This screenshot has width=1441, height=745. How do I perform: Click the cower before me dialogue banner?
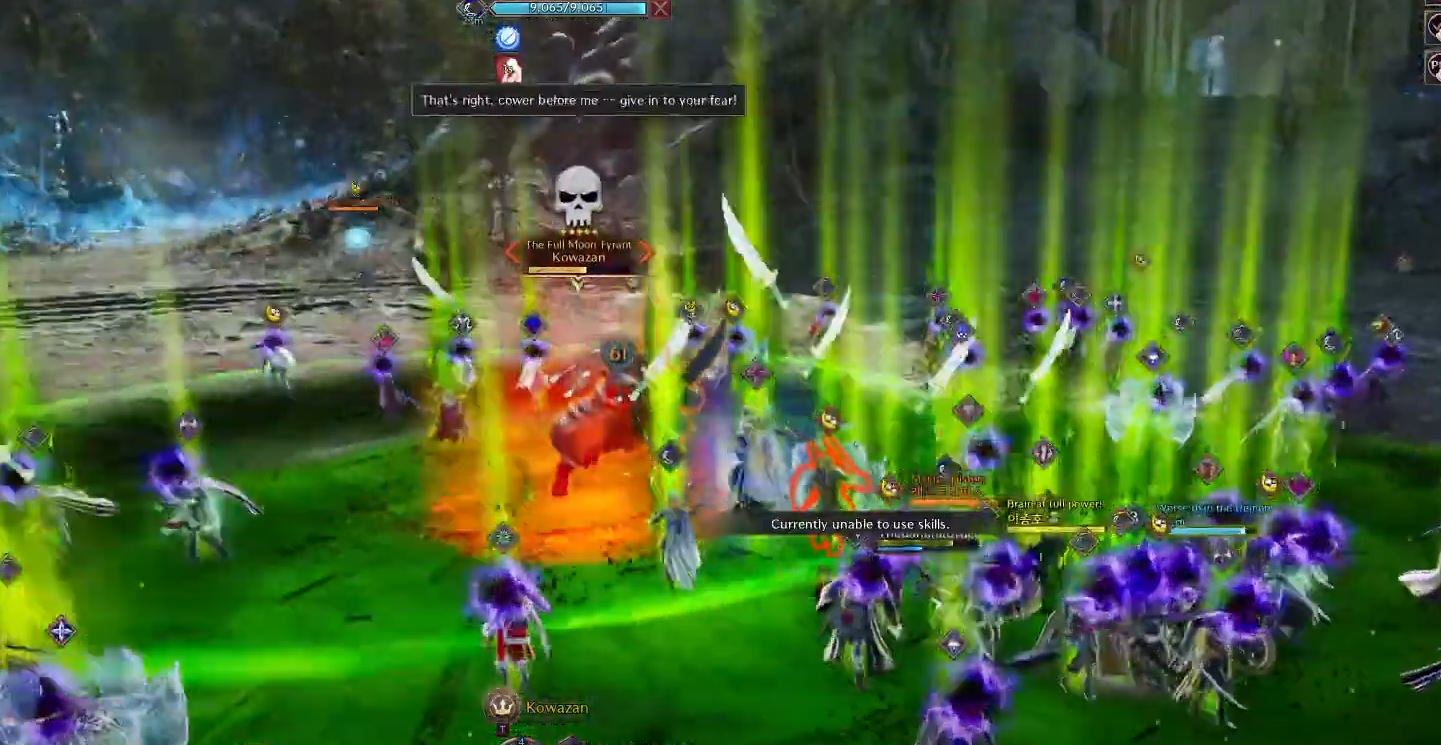[x=578, y=100]
